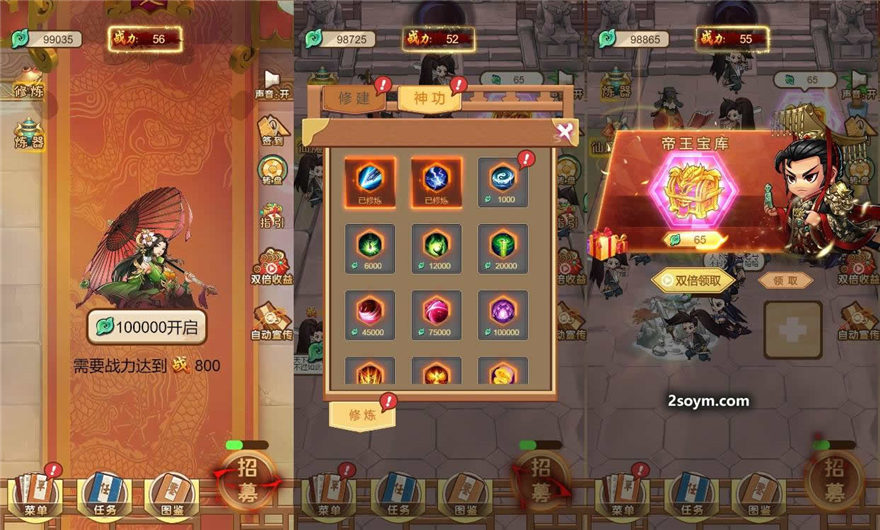Open the 指引 guide icon
The height and width of the screenshot is (530, 880).
coord(272,217)
